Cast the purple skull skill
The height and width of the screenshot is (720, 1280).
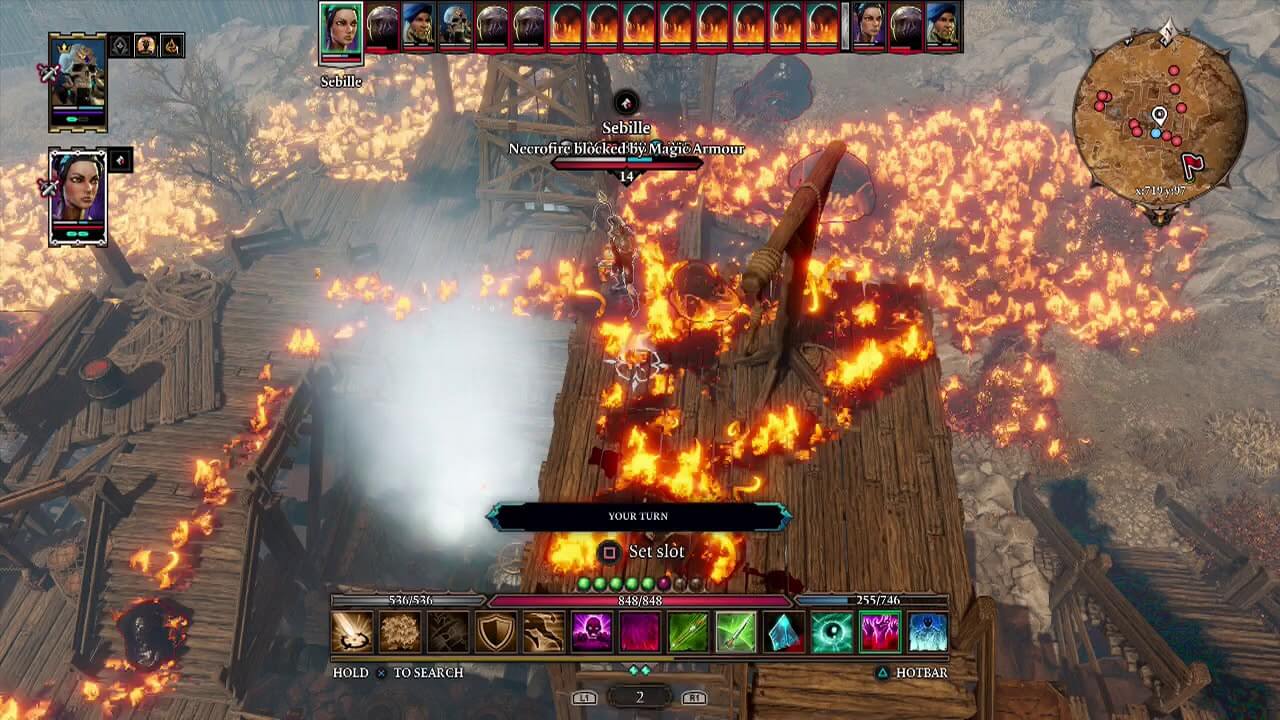click(x=592, y=632)
